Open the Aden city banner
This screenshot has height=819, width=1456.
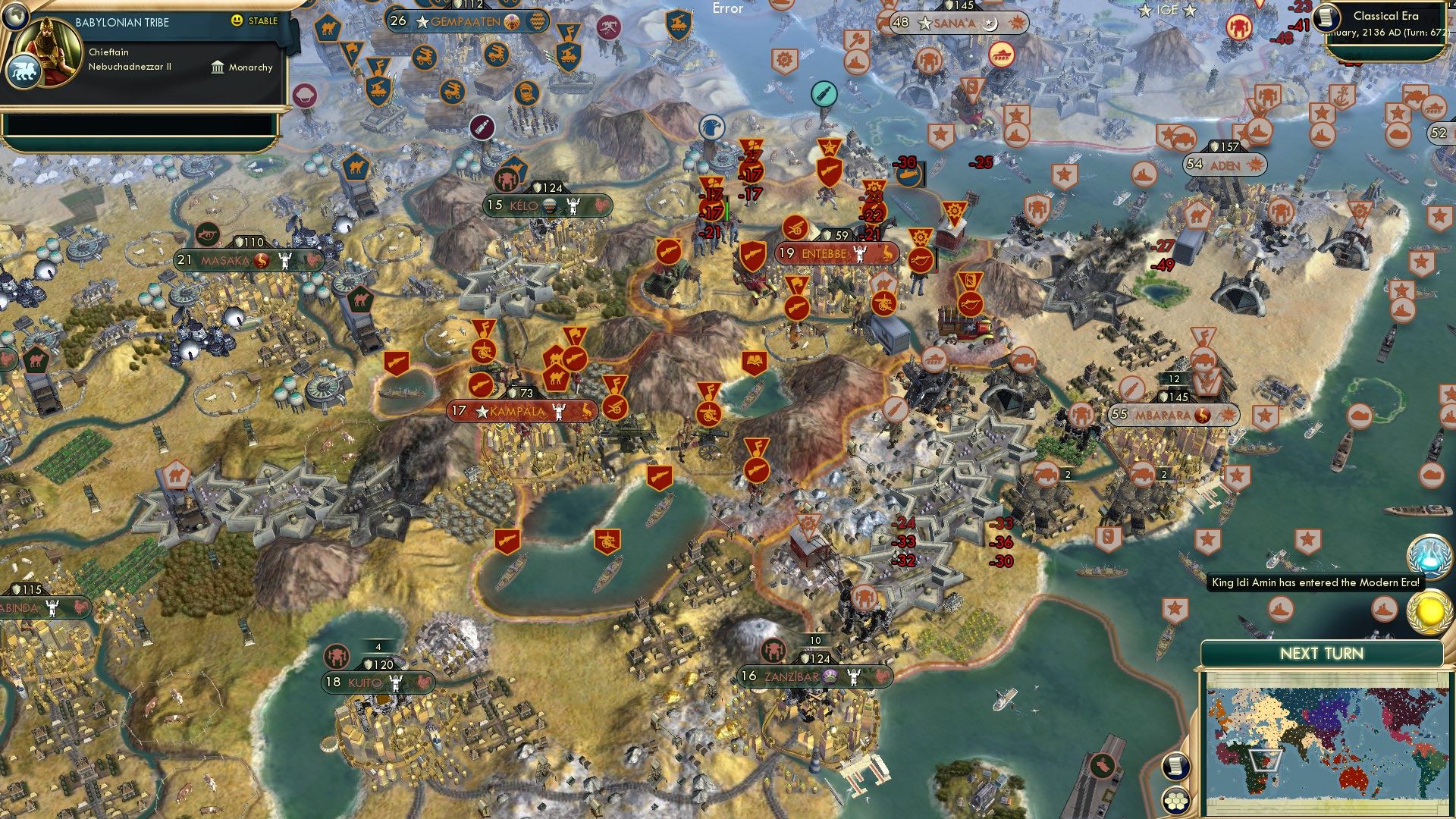click(1226, 165)
